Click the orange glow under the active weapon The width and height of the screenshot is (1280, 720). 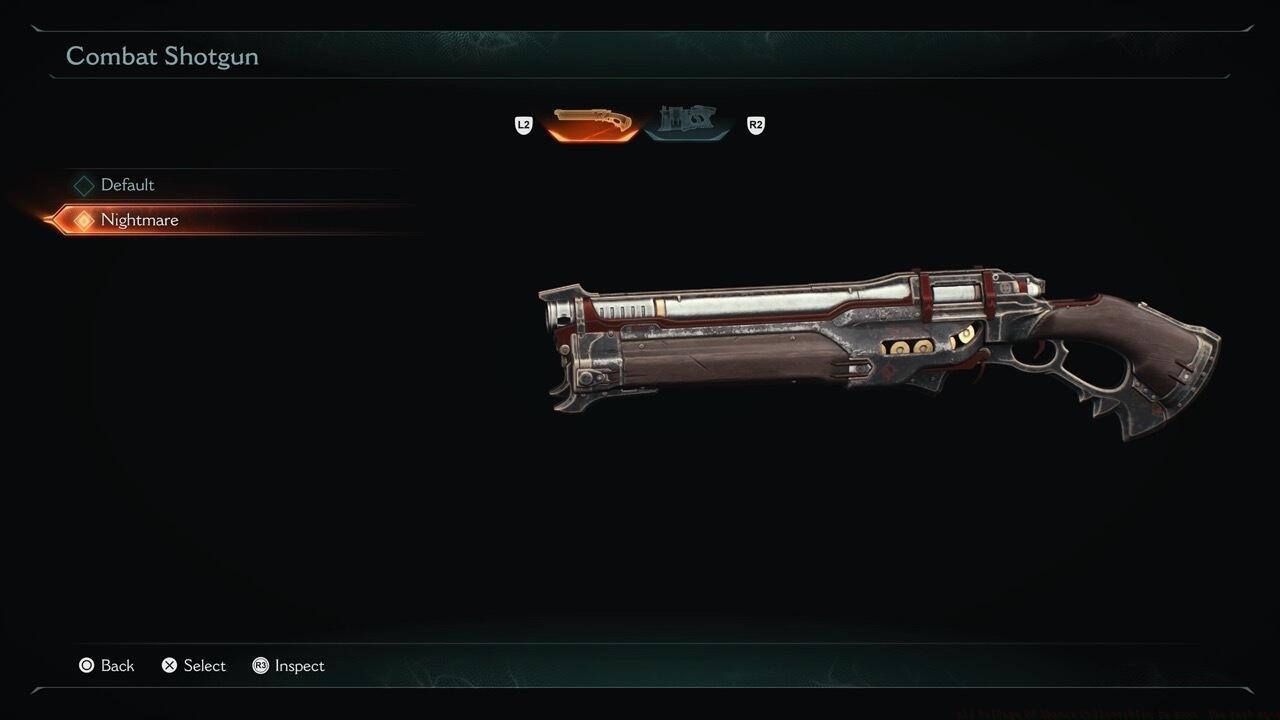(x=589, y=137)
